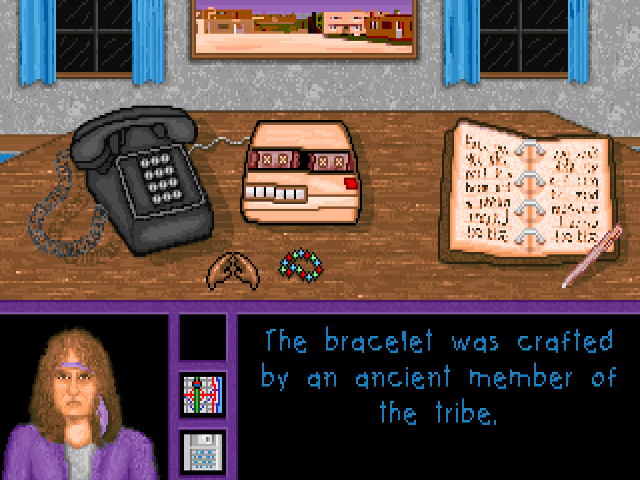Open the street map icon
640x480 pixels.
[x=203, y=394]
